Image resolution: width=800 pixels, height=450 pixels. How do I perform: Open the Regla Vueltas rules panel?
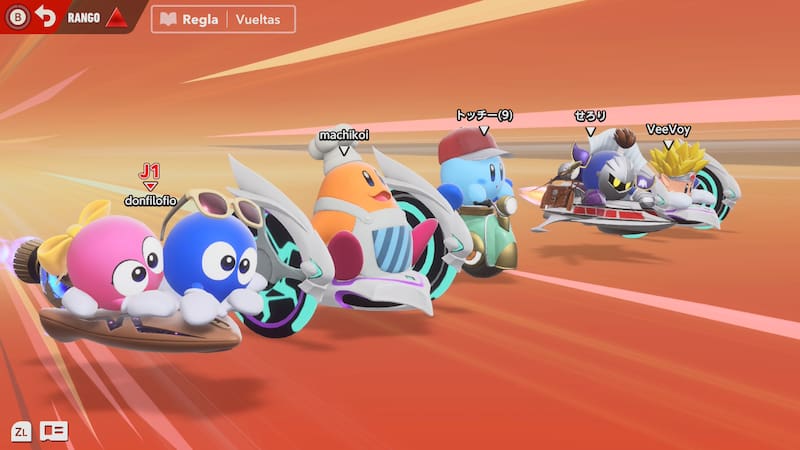(223, 20)
